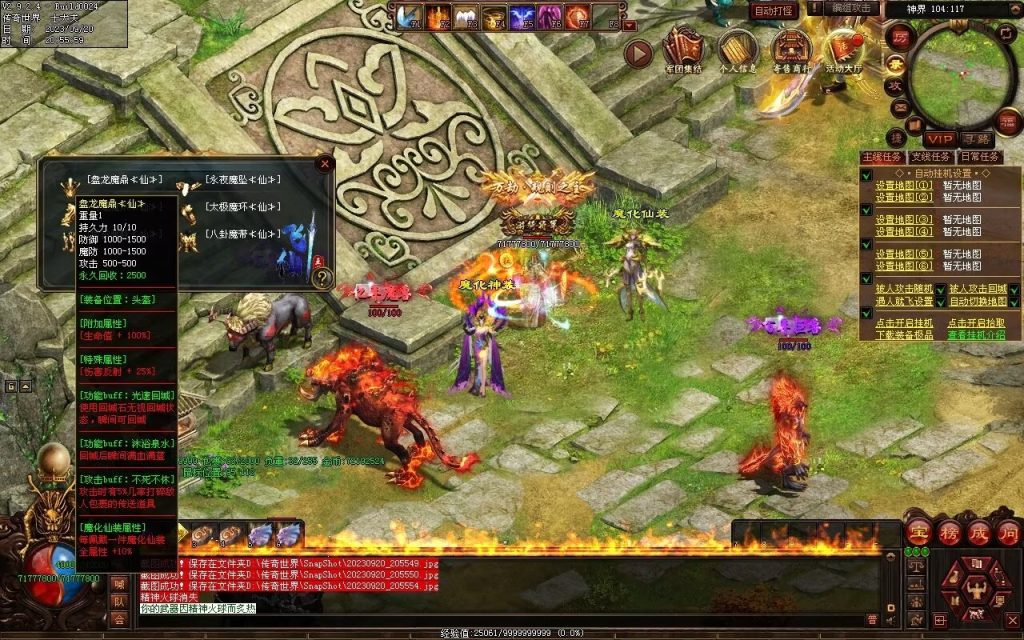Click 点击开启拾取 to enable pickup
This screenshot has width=1024, height=640.
click(x=976, y=323)
